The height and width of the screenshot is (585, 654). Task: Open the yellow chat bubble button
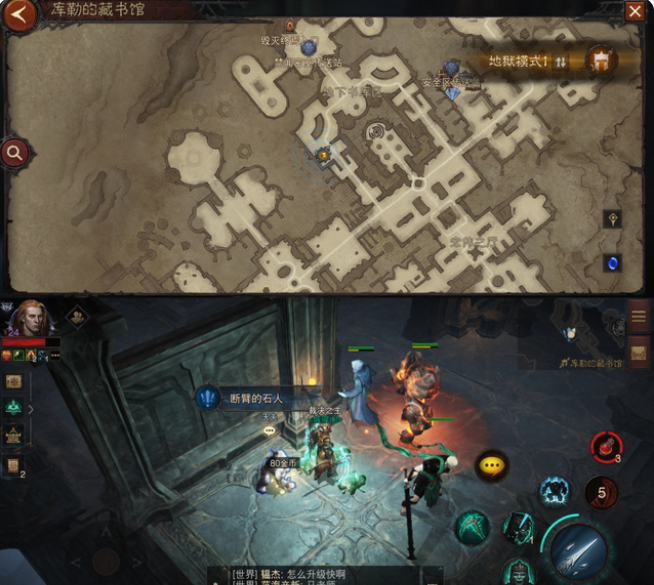tap(491, 465)
